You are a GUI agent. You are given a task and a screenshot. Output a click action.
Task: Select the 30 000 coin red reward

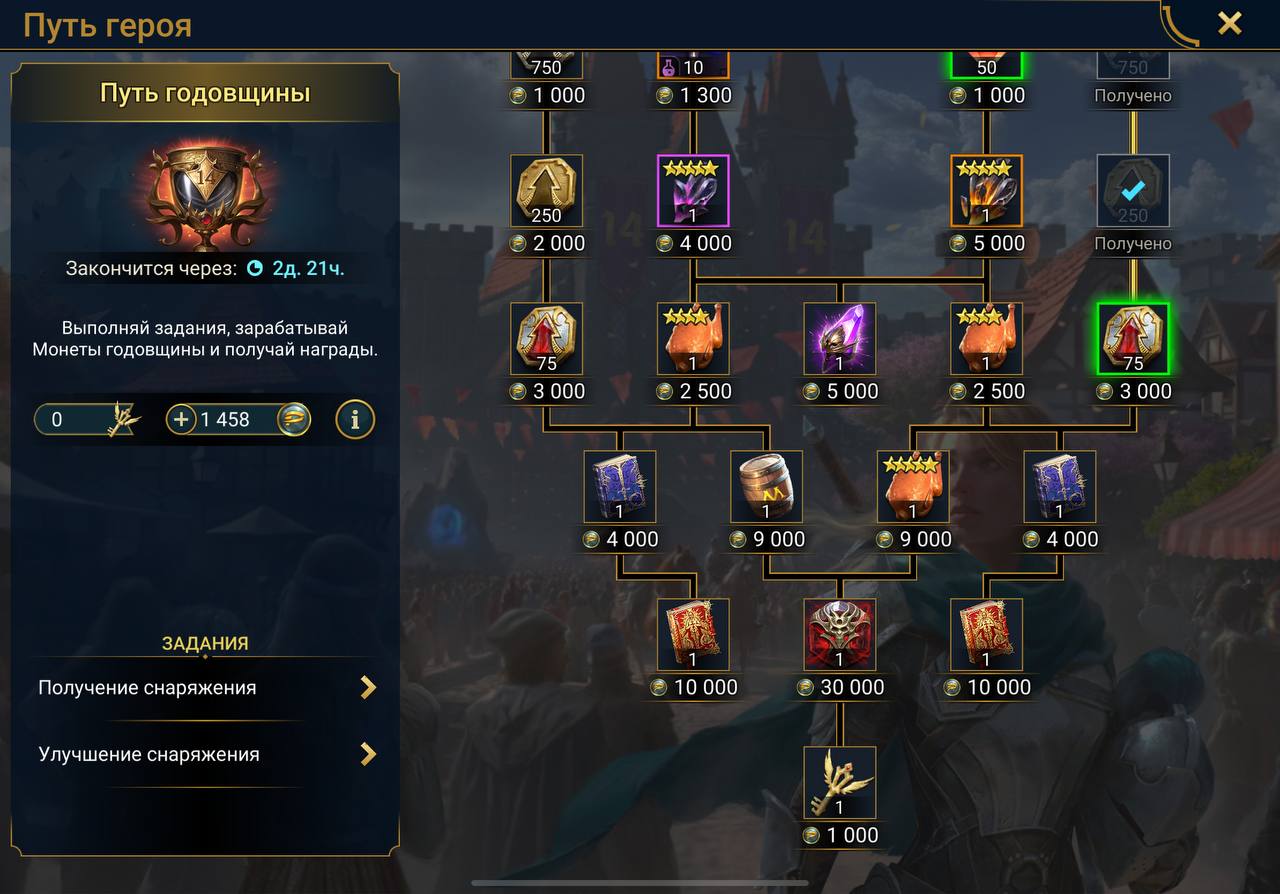tap(840, 635)
